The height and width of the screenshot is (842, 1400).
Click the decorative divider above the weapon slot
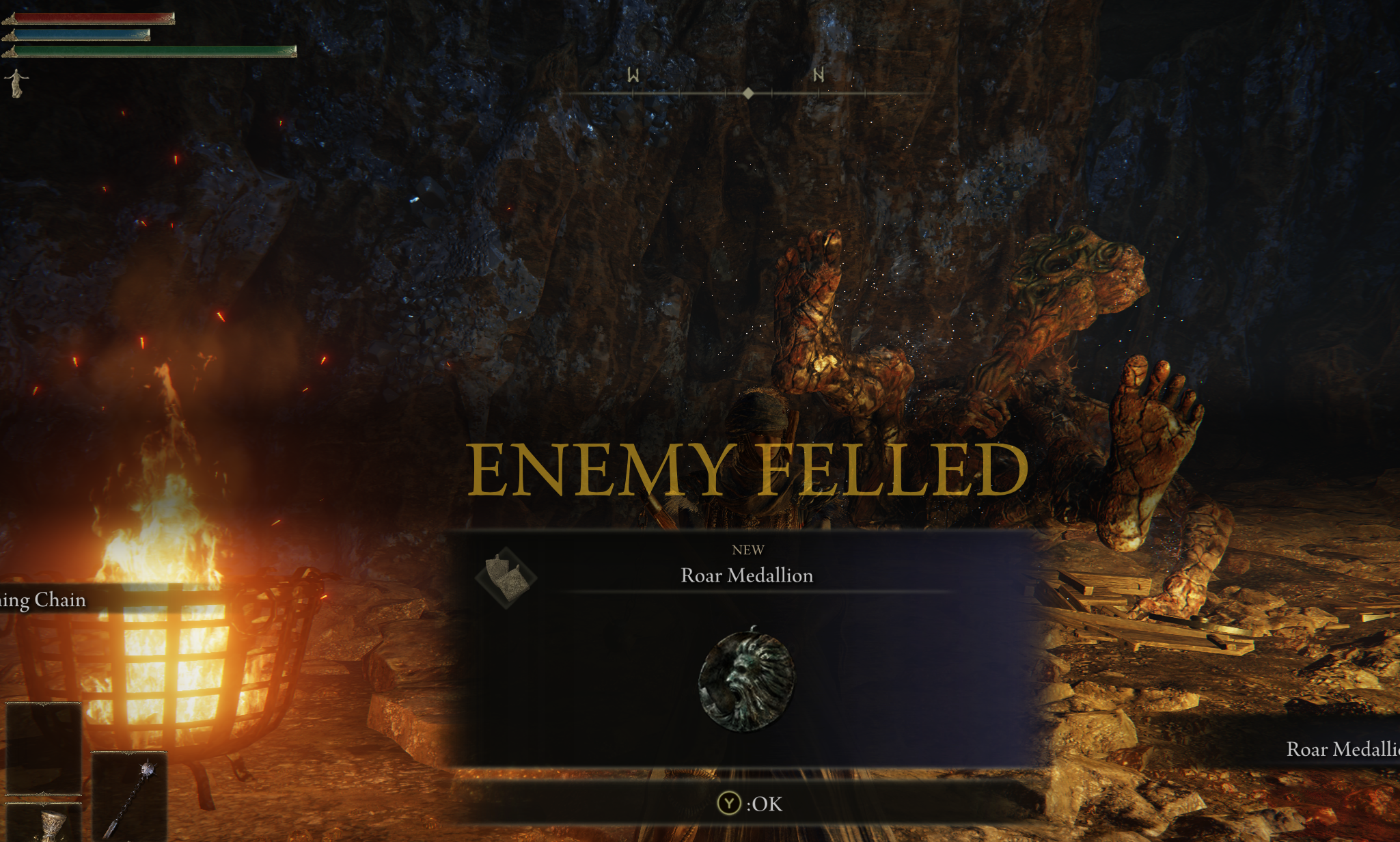pos(129,753)
